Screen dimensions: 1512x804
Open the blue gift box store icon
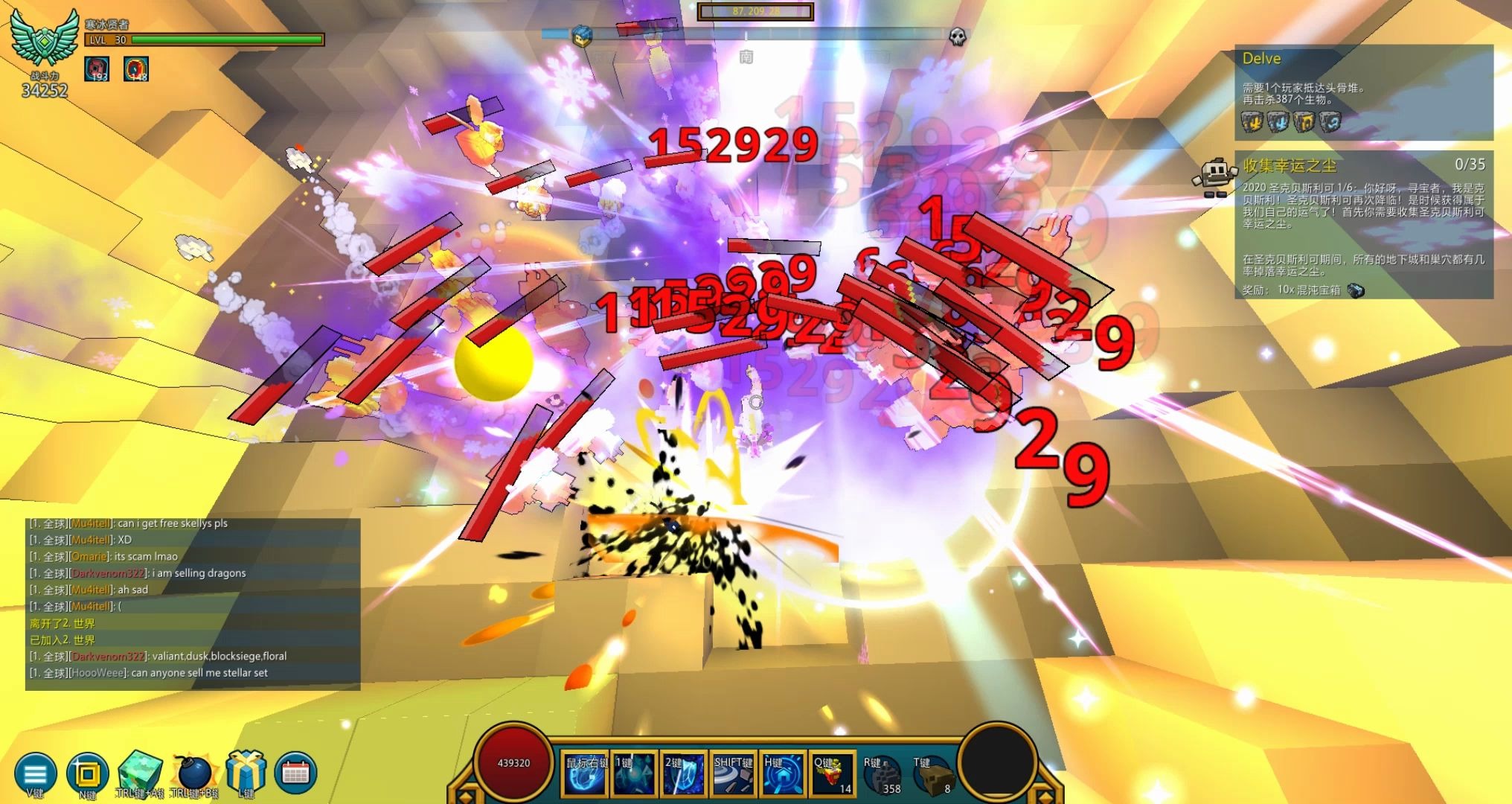pos(246,771)
